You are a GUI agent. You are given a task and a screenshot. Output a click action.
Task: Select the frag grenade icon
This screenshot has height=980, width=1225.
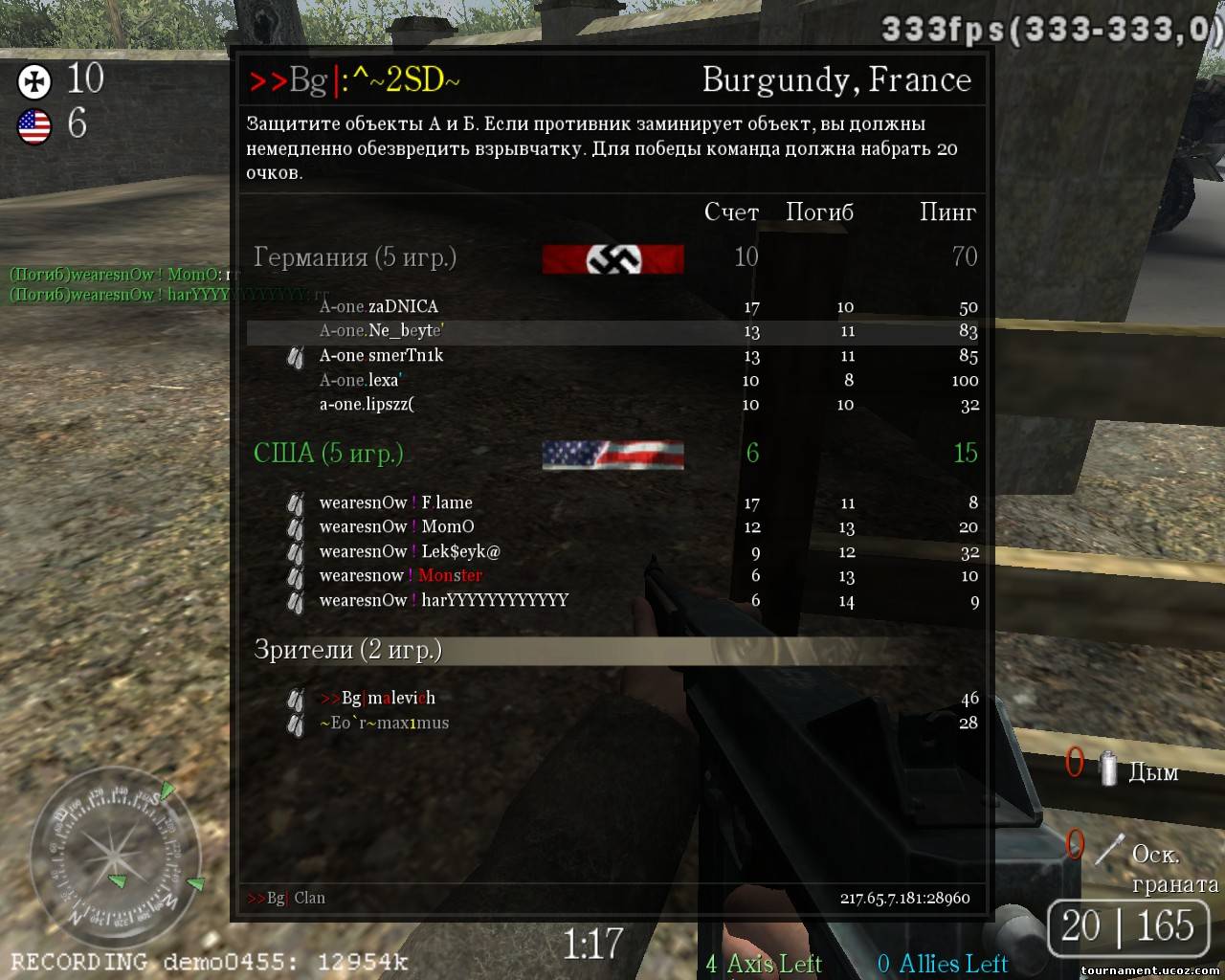point(1109,850)
